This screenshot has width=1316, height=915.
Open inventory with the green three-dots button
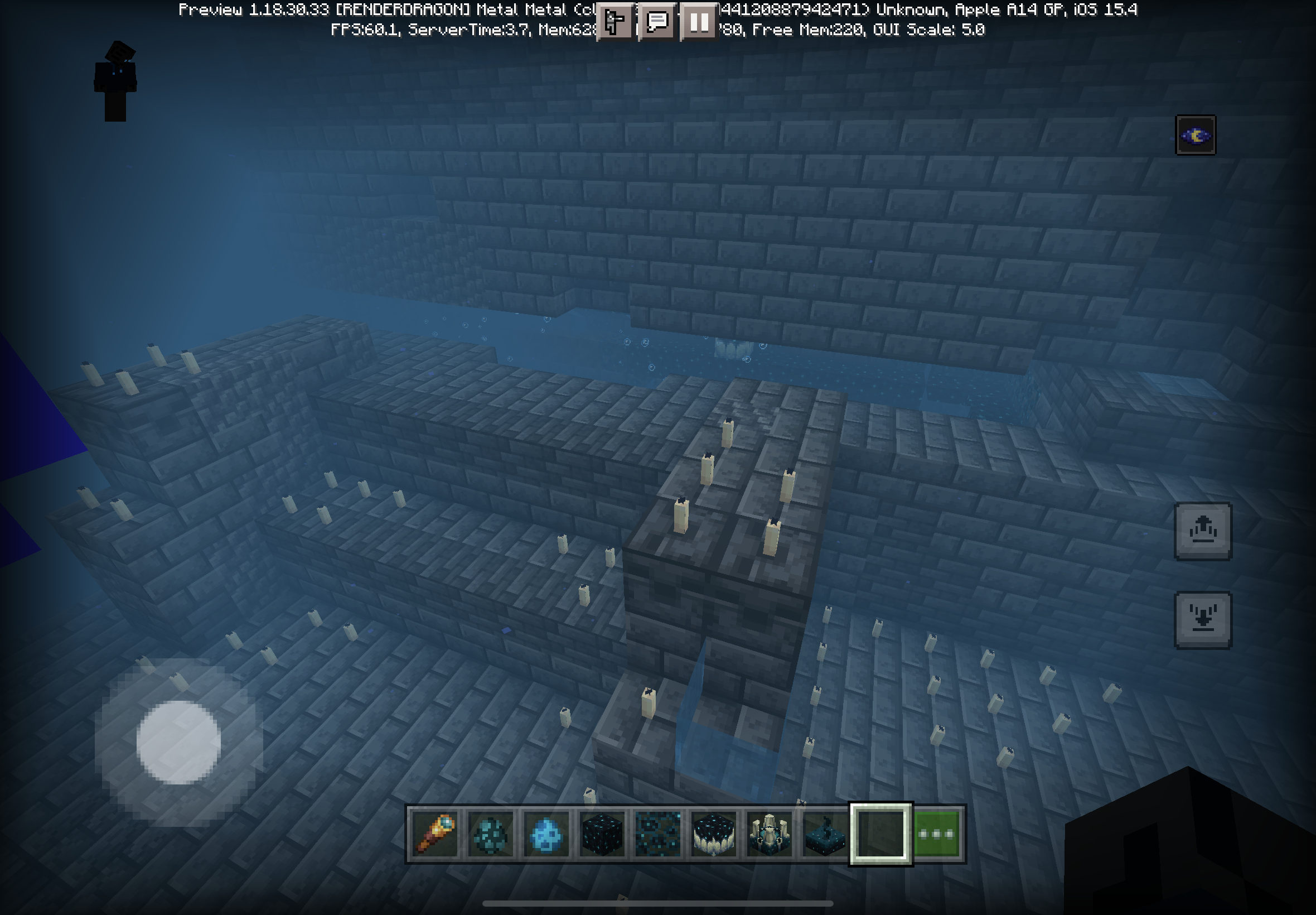(936, 834)
